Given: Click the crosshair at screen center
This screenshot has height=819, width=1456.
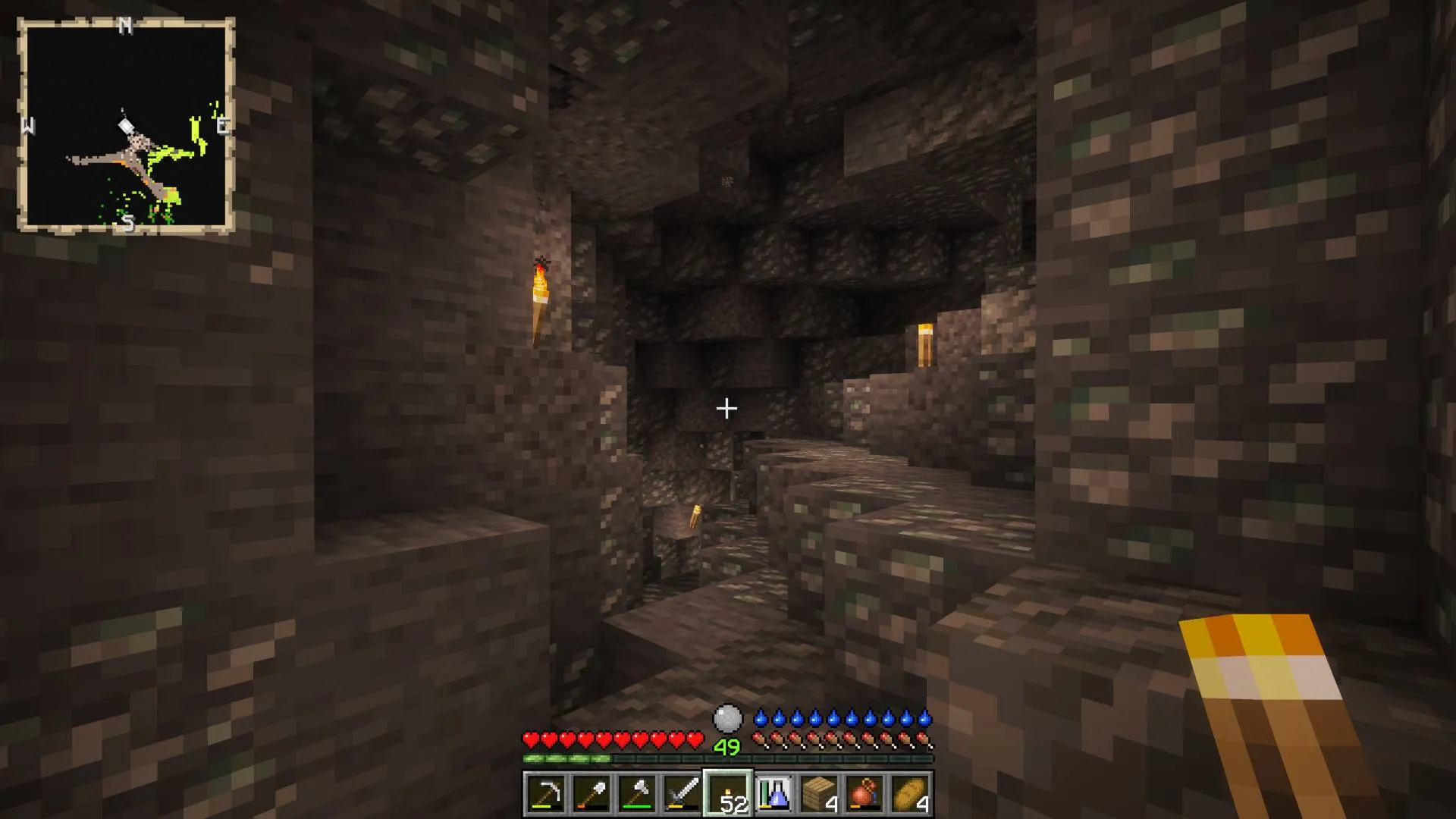Looking at the screenshot, I should (727, 409).
